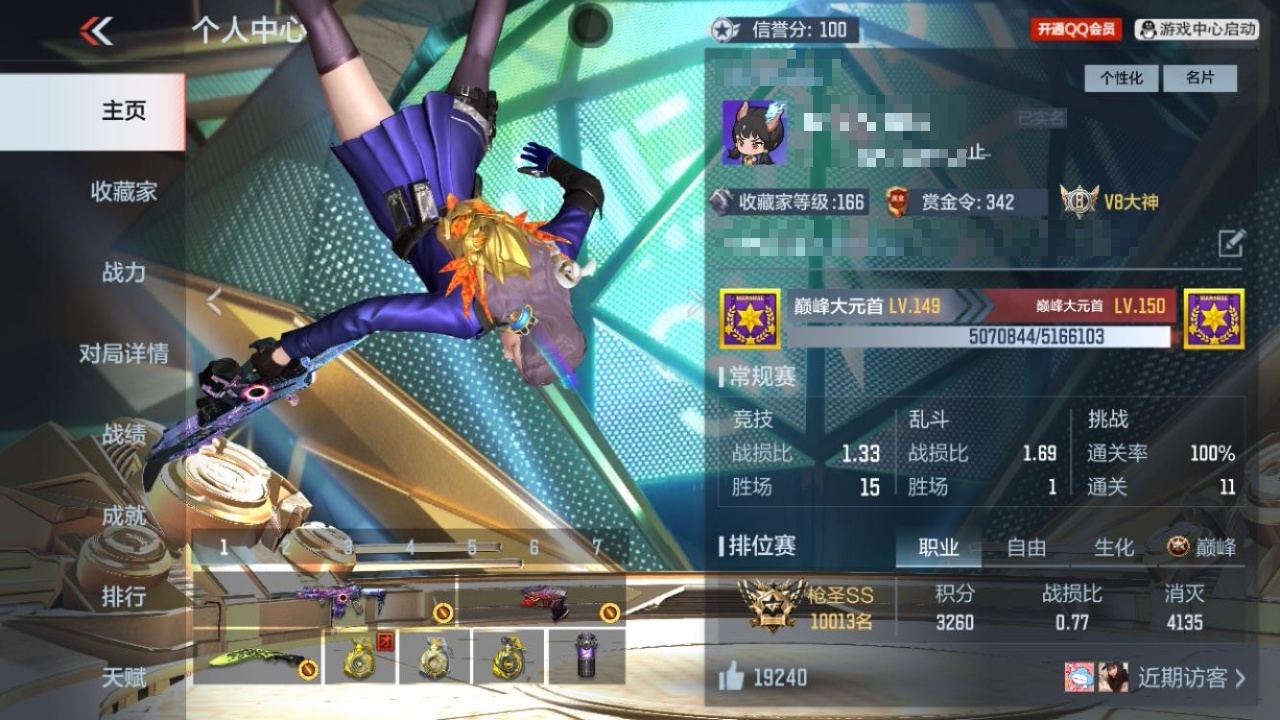
Task: Open the 排行 rankings entry
Action: [x=124, y=597]
